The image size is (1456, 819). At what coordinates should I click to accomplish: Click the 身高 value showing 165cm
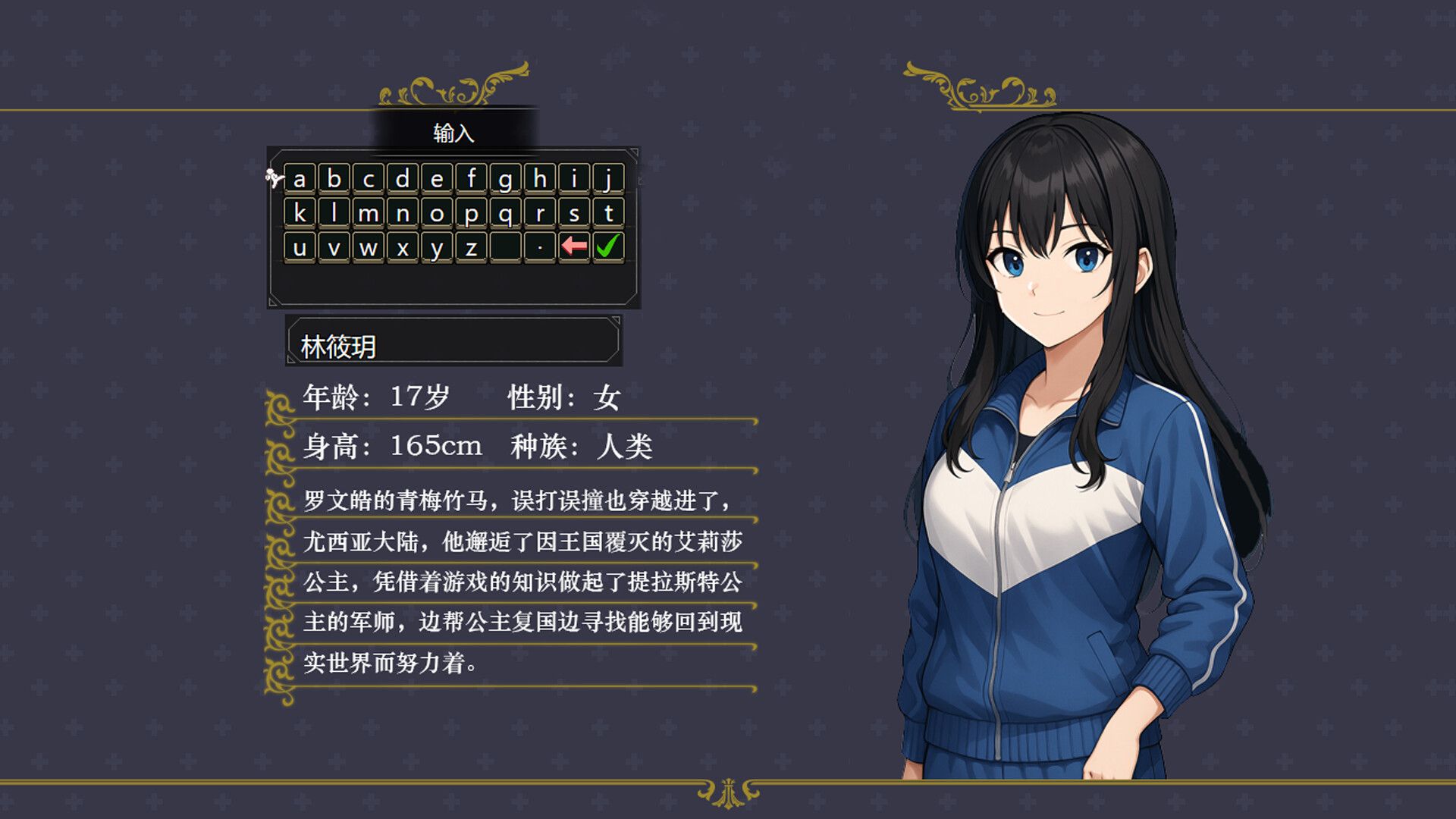435,447
